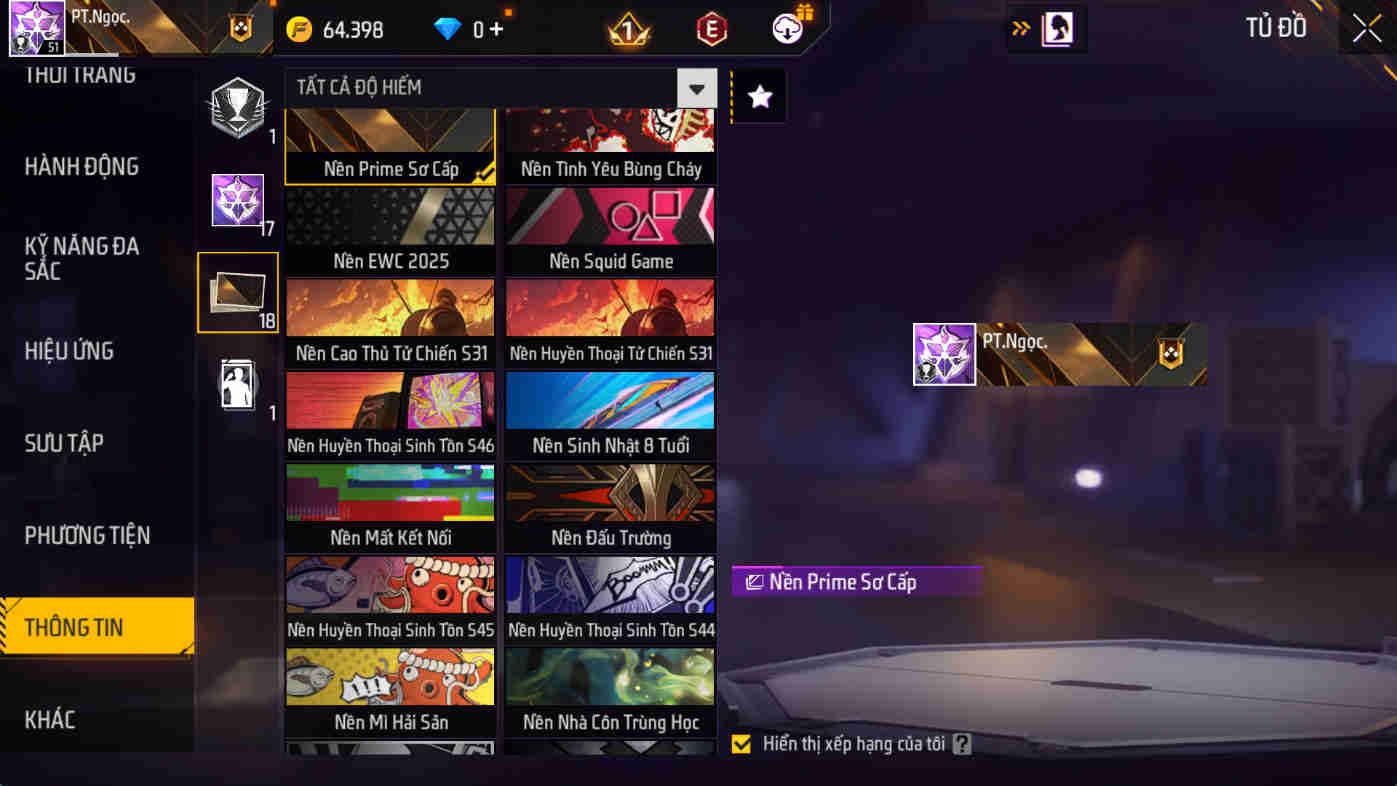
Task: Toggle the favorite star filter
Action: 758,95
